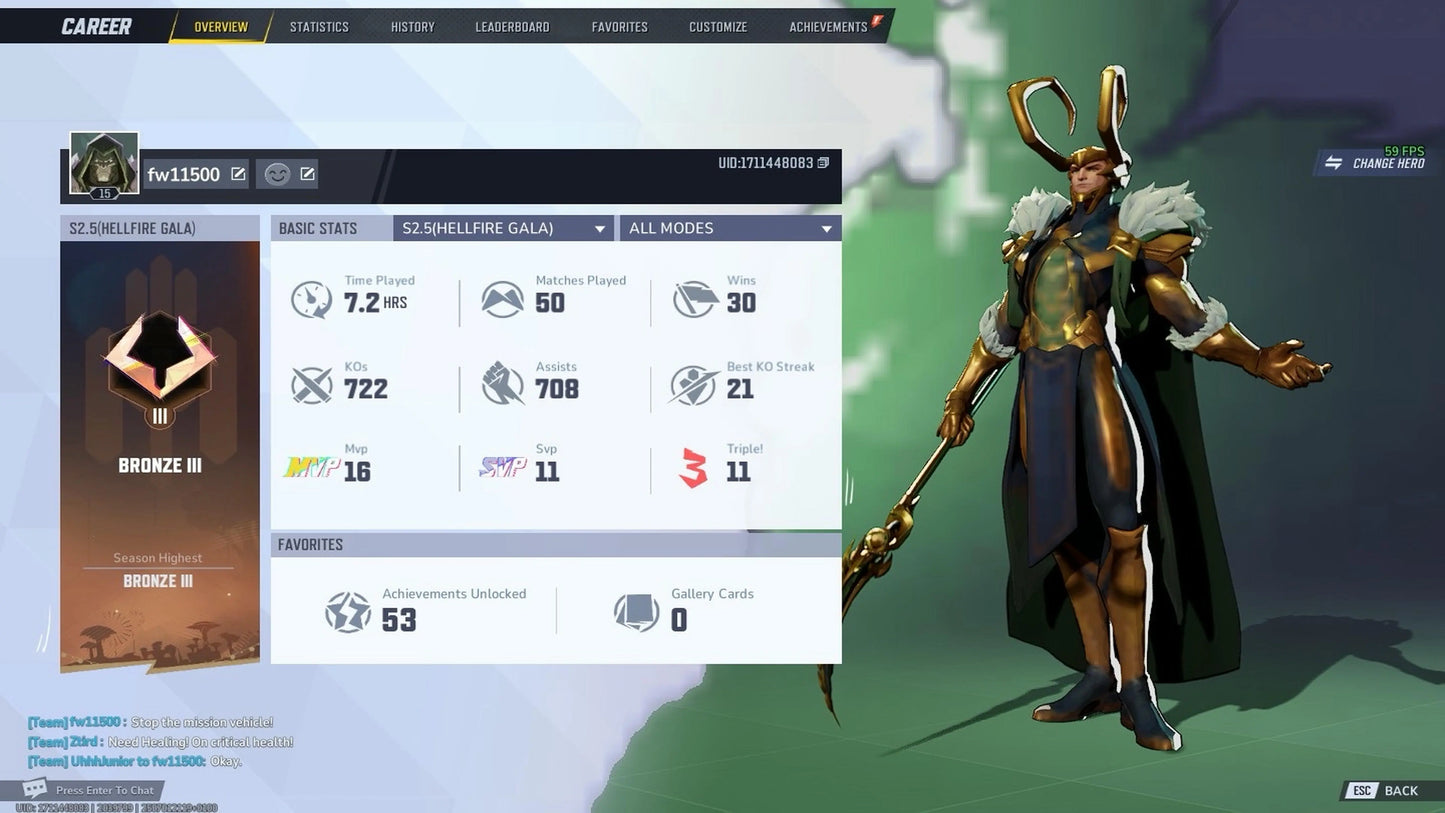The height and width of the screenshot is (813, 1445).
Task: Click the KOs crossed-swords icon
Action: 311,383
